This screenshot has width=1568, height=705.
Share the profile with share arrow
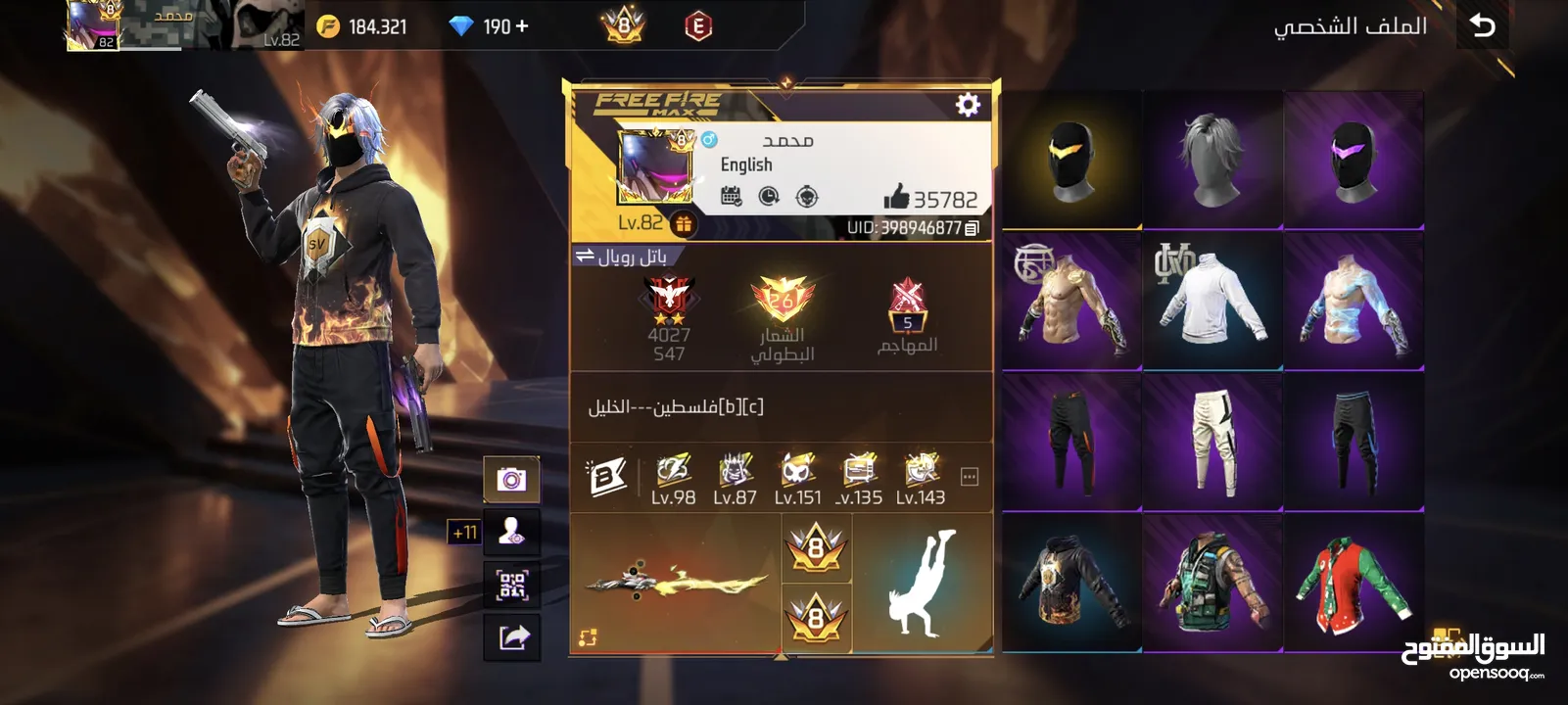tap(512, 637)
